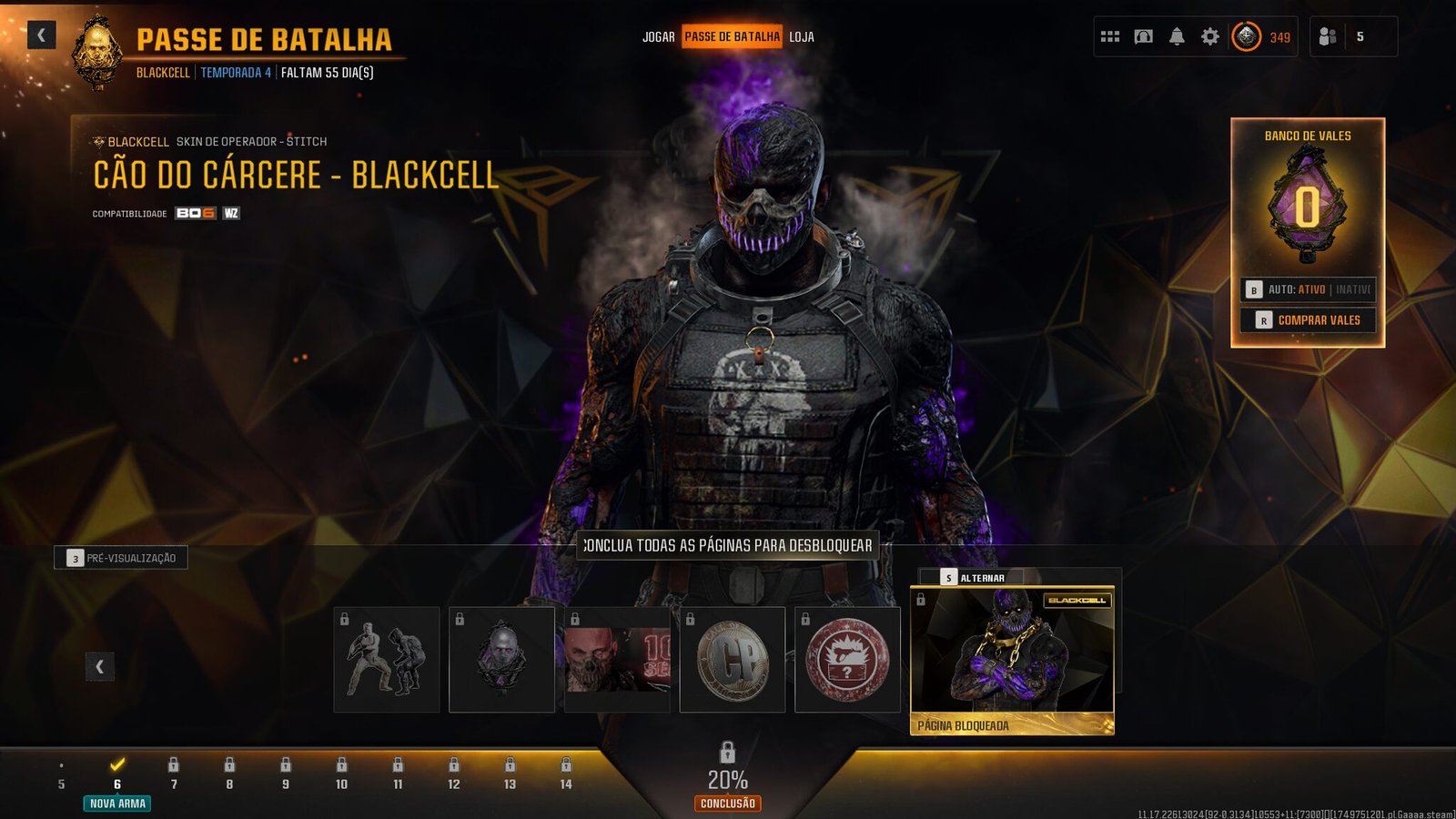Select the CP coin reward tile
This screenshot has width=1456, height=819.
coord(733,660)
